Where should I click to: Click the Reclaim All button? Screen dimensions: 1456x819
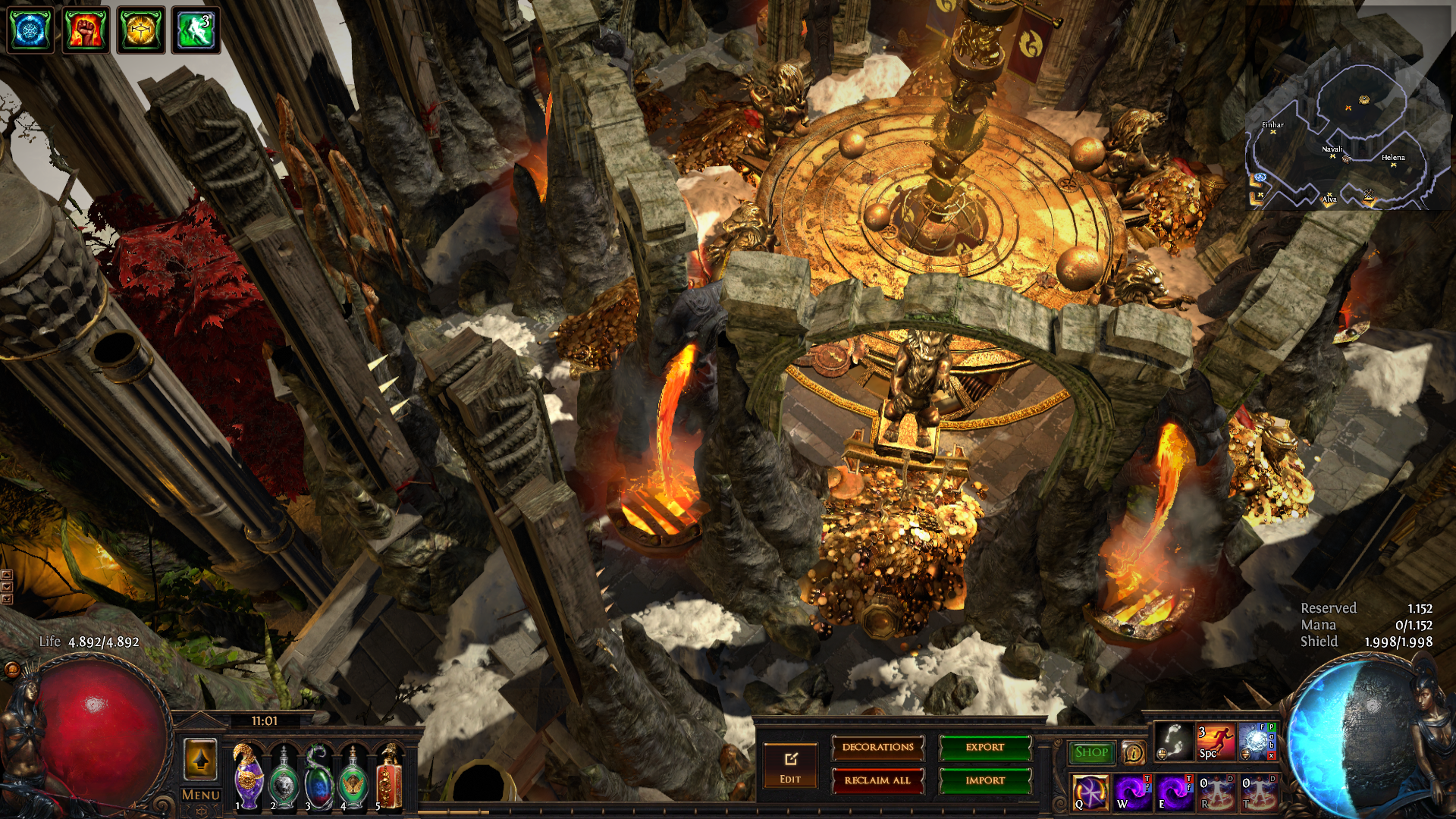point(878,780)
